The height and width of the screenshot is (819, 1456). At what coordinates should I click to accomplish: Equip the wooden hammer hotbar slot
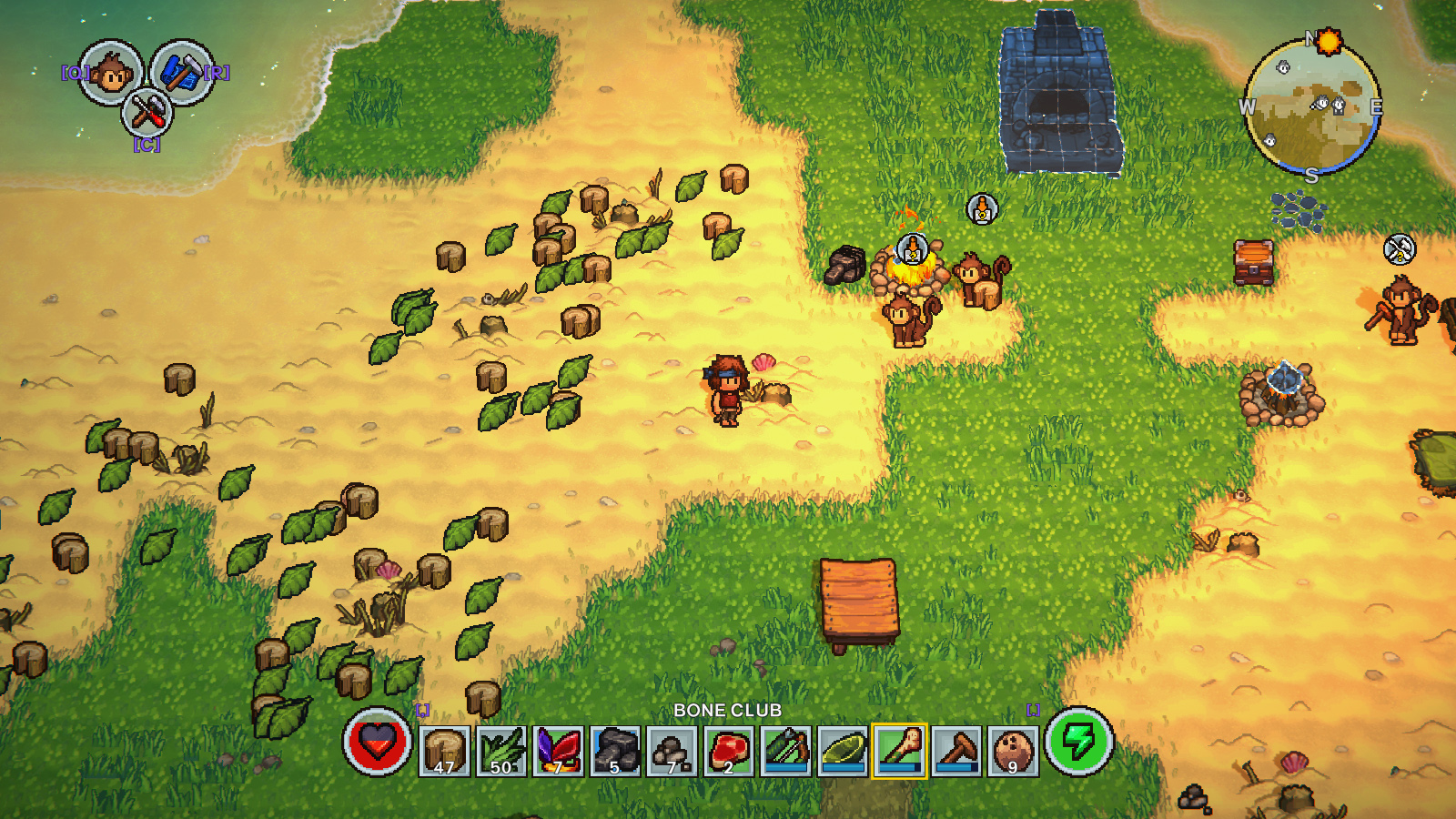point(956,752)
